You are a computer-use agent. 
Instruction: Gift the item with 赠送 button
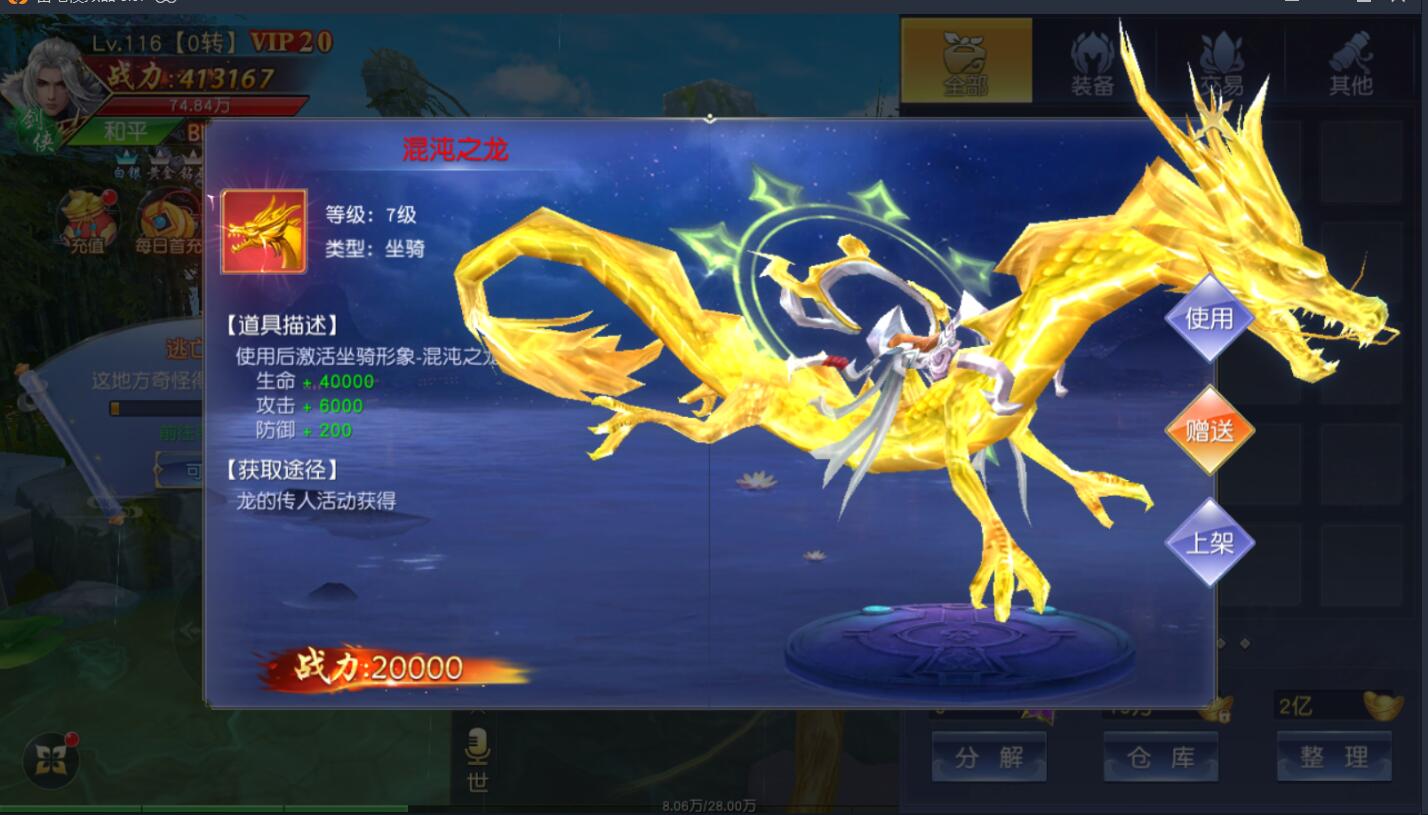1208,431
